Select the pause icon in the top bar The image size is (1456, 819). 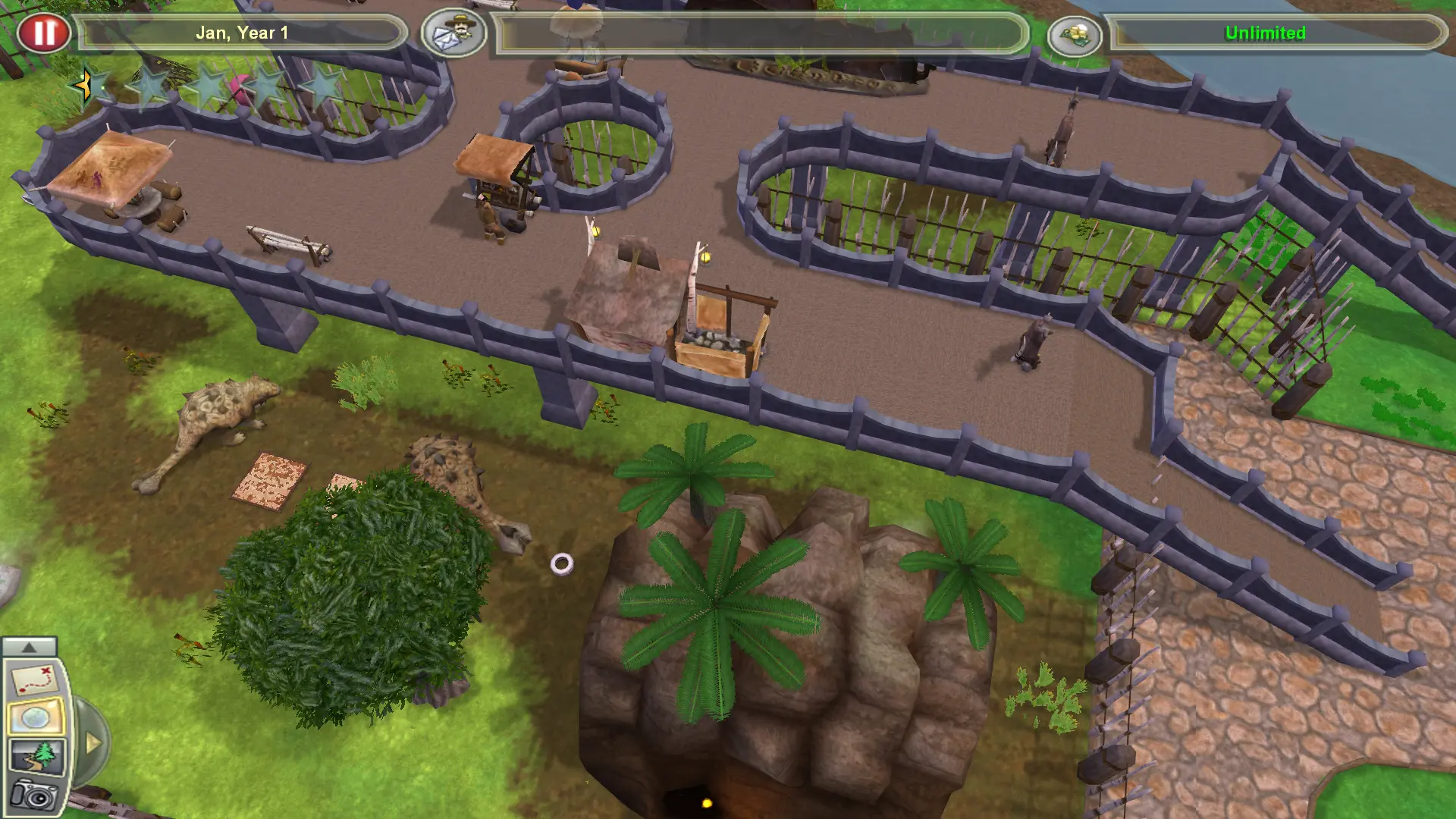[x=45, y=33]
